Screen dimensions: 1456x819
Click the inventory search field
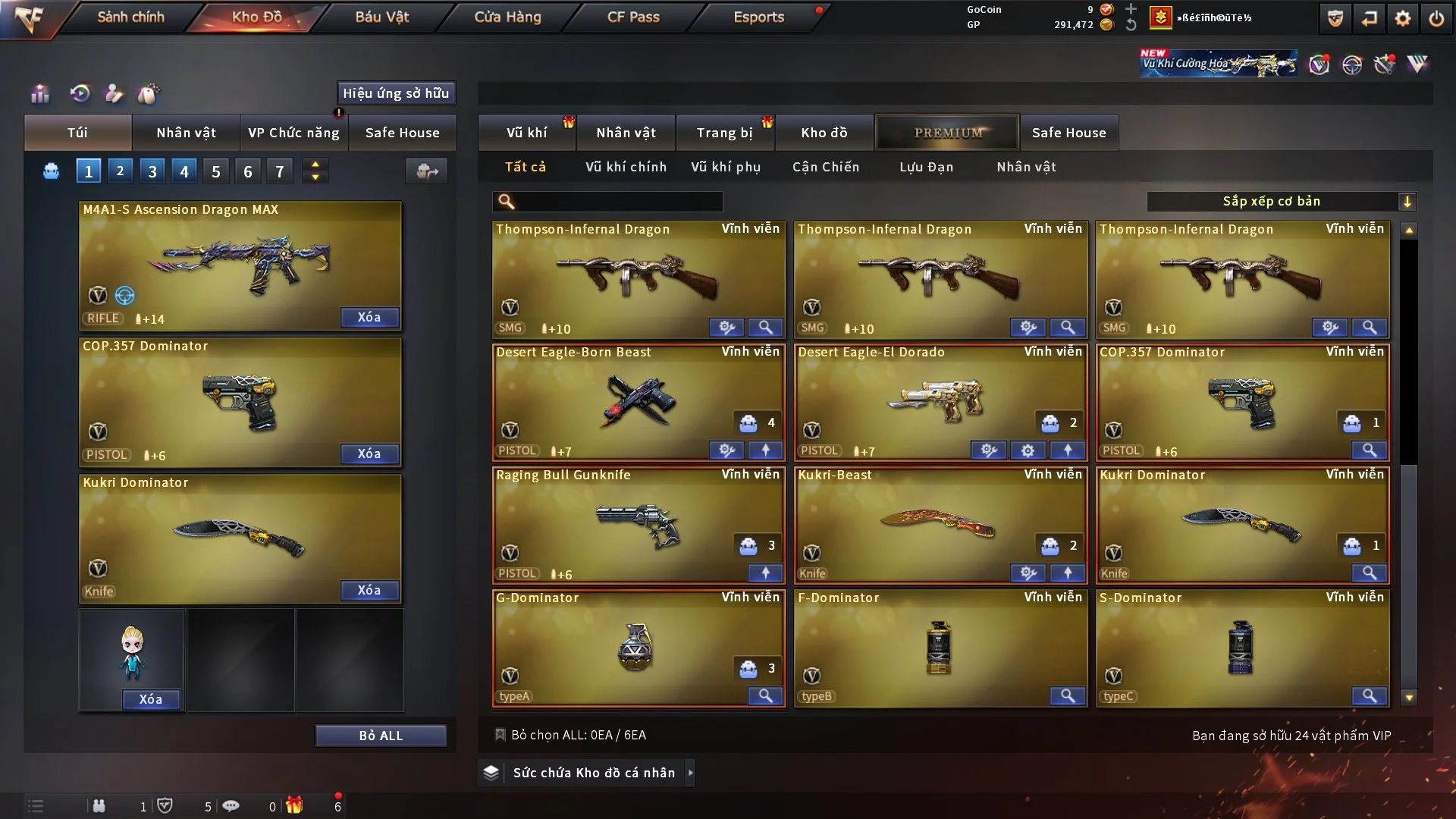coord(618,201)
